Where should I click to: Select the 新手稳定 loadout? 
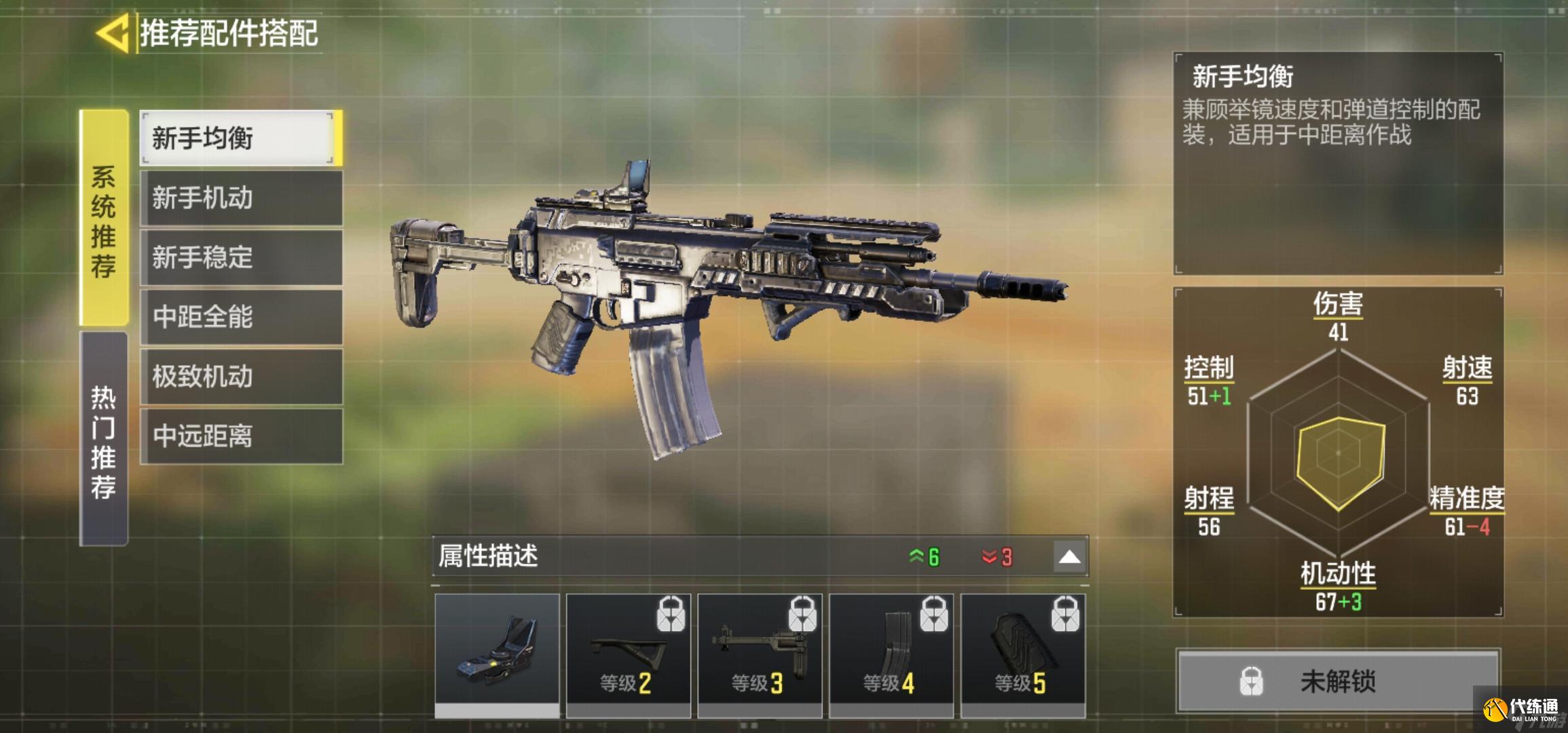pyautogui.click(x=240, y=258)
